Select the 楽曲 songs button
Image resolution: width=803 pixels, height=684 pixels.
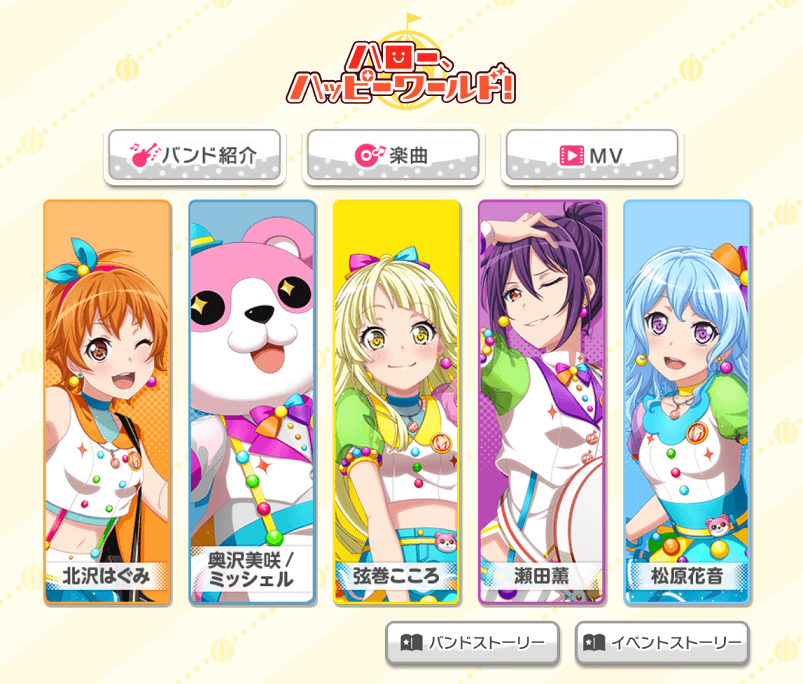tap(392, 156)
